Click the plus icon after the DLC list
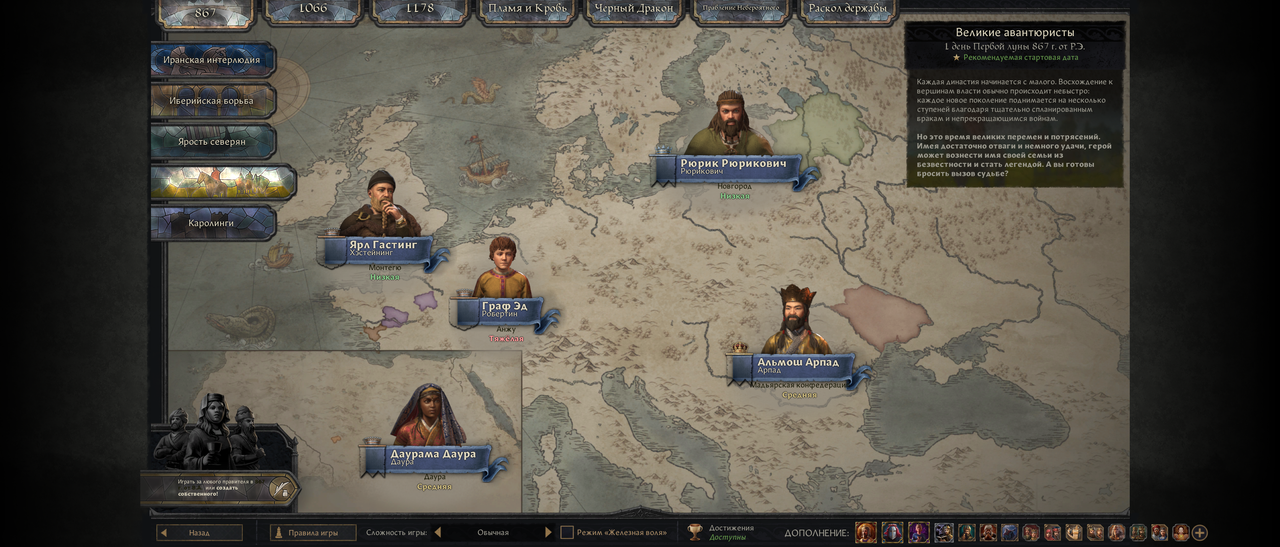This screenshot has width=1280, height=547. pyautogui.click(x=1200, y=533)
